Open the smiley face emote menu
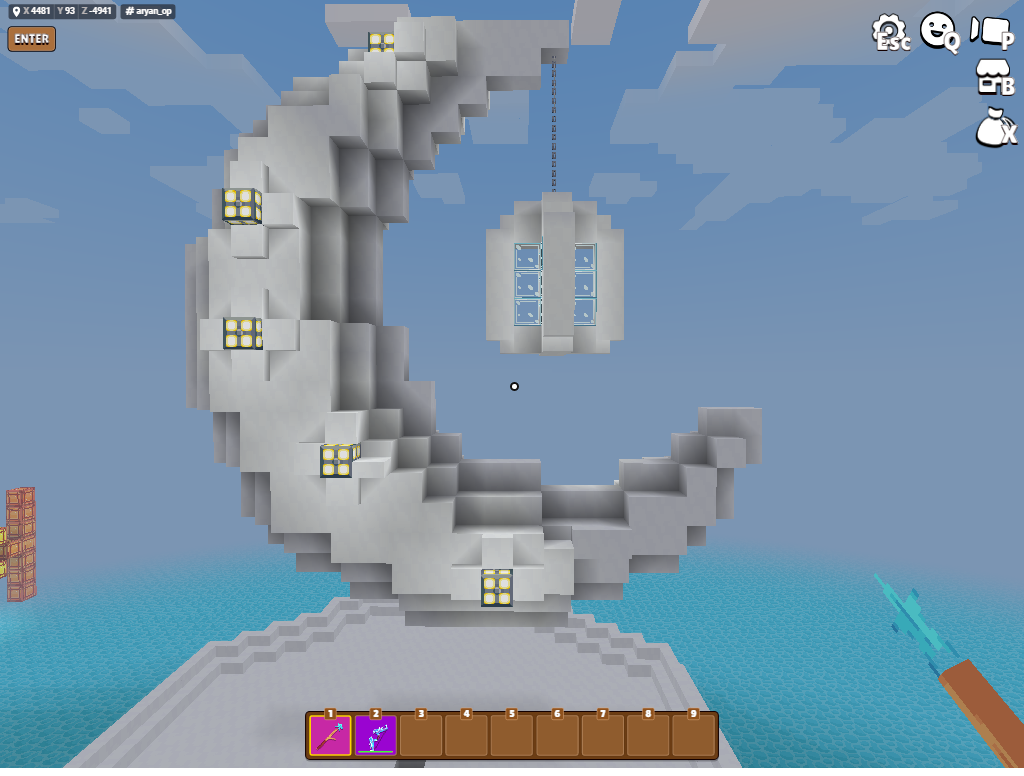 [x=937, y=31]
